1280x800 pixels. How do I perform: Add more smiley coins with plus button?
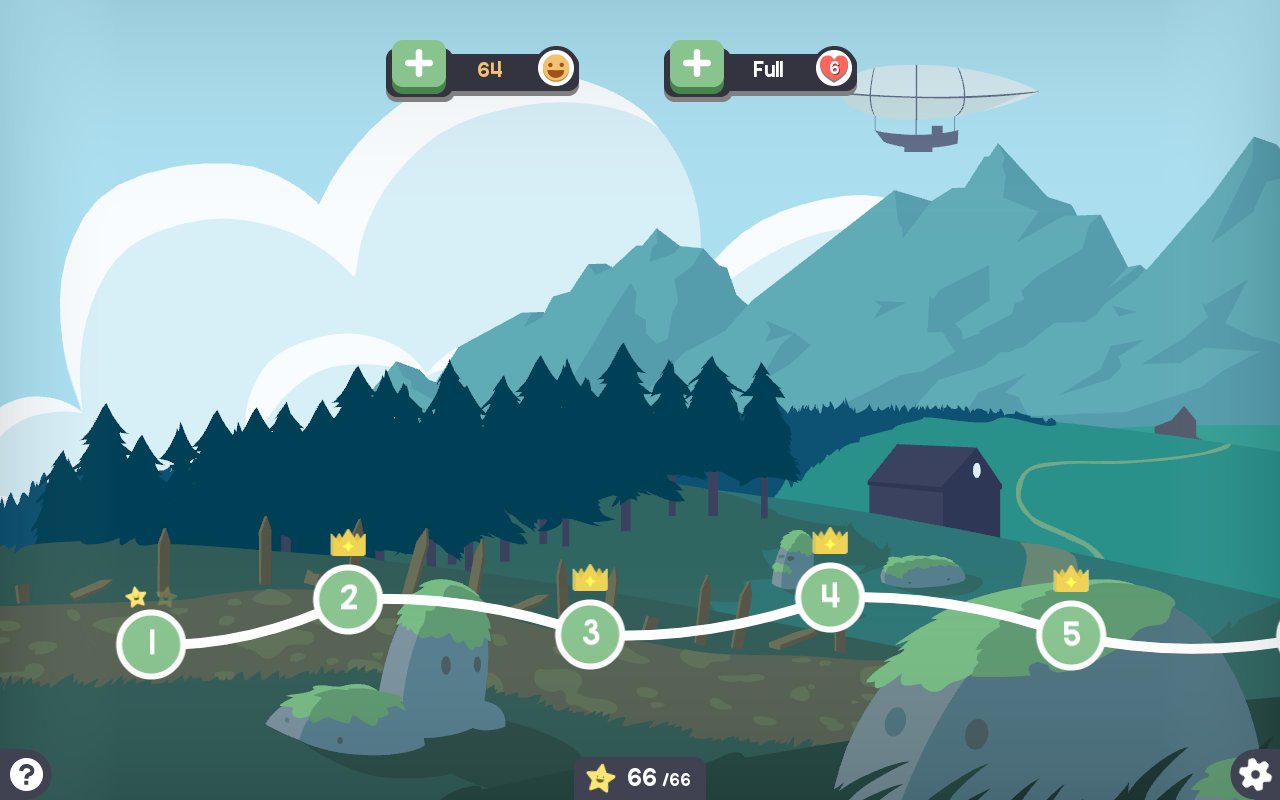pos(419,66)
